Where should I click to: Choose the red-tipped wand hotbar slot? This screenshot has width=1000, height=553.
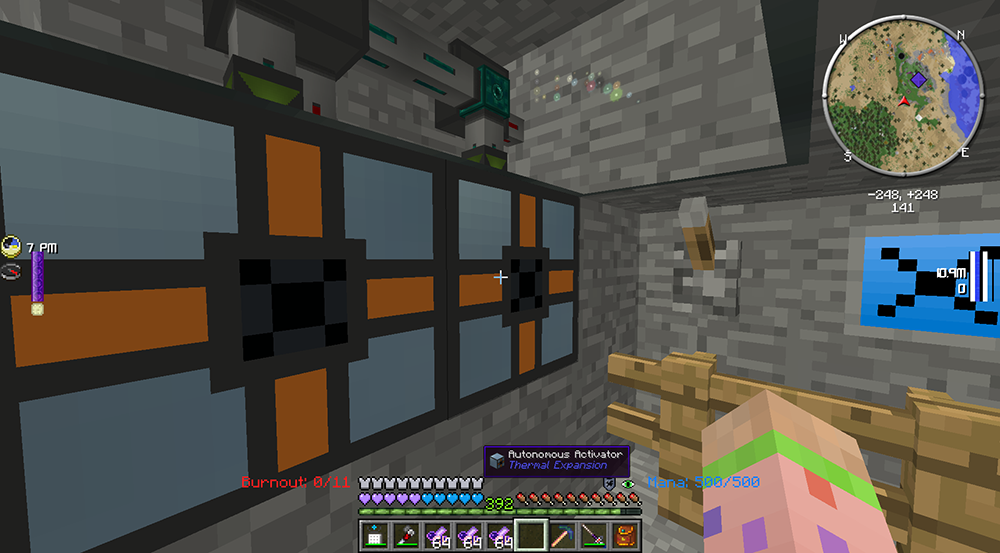[406, 535]
